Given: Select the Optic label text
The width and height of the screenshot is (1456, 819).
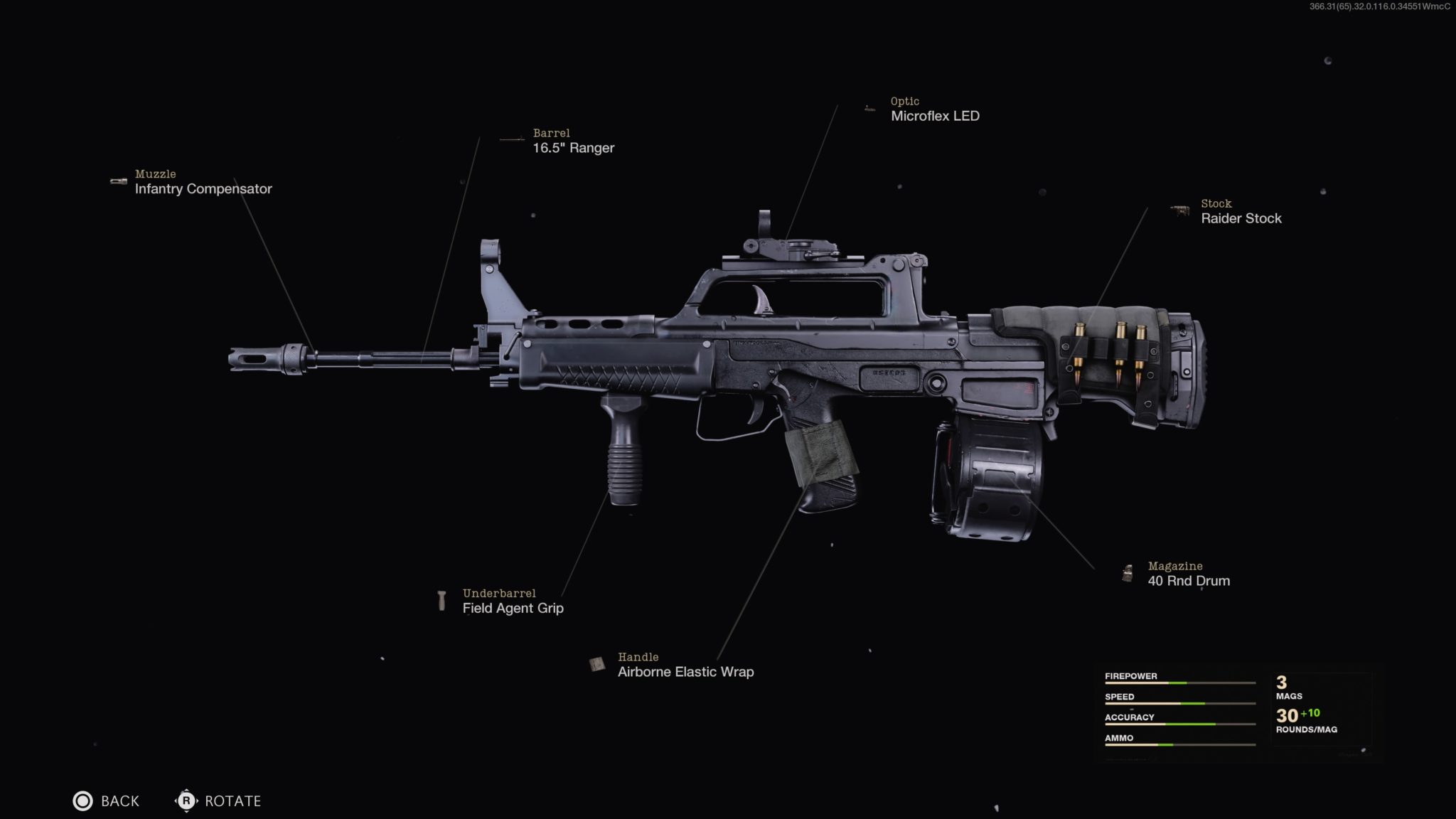Looking at the screenshot, I should point(904,102).
